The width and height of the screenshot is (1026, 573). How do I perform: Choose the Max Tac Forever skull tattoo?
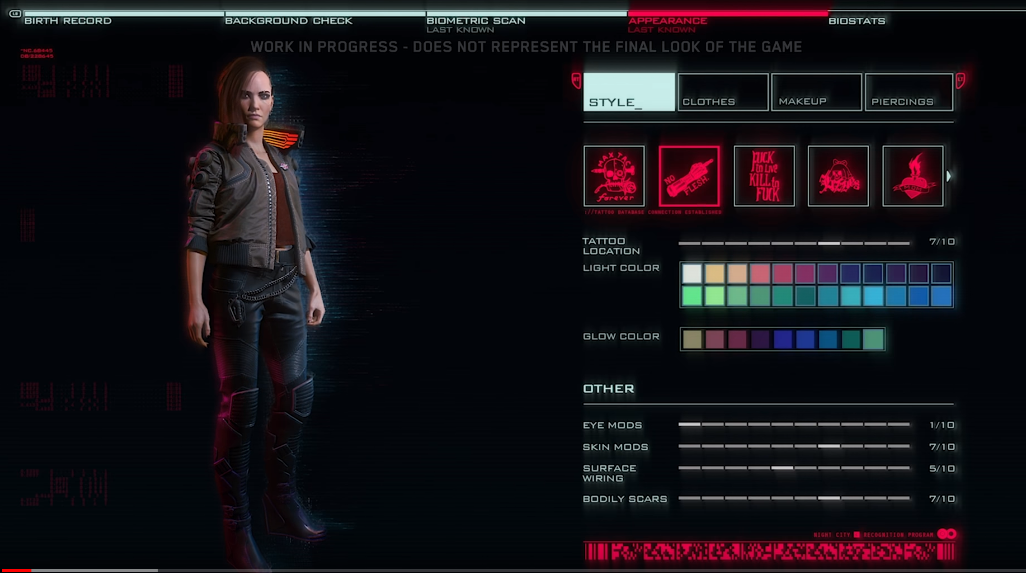(614, 176)
